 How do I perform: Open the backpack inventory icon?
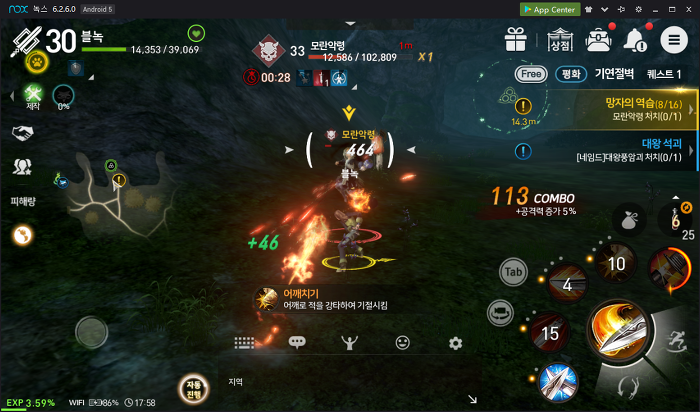coord(599,40)
